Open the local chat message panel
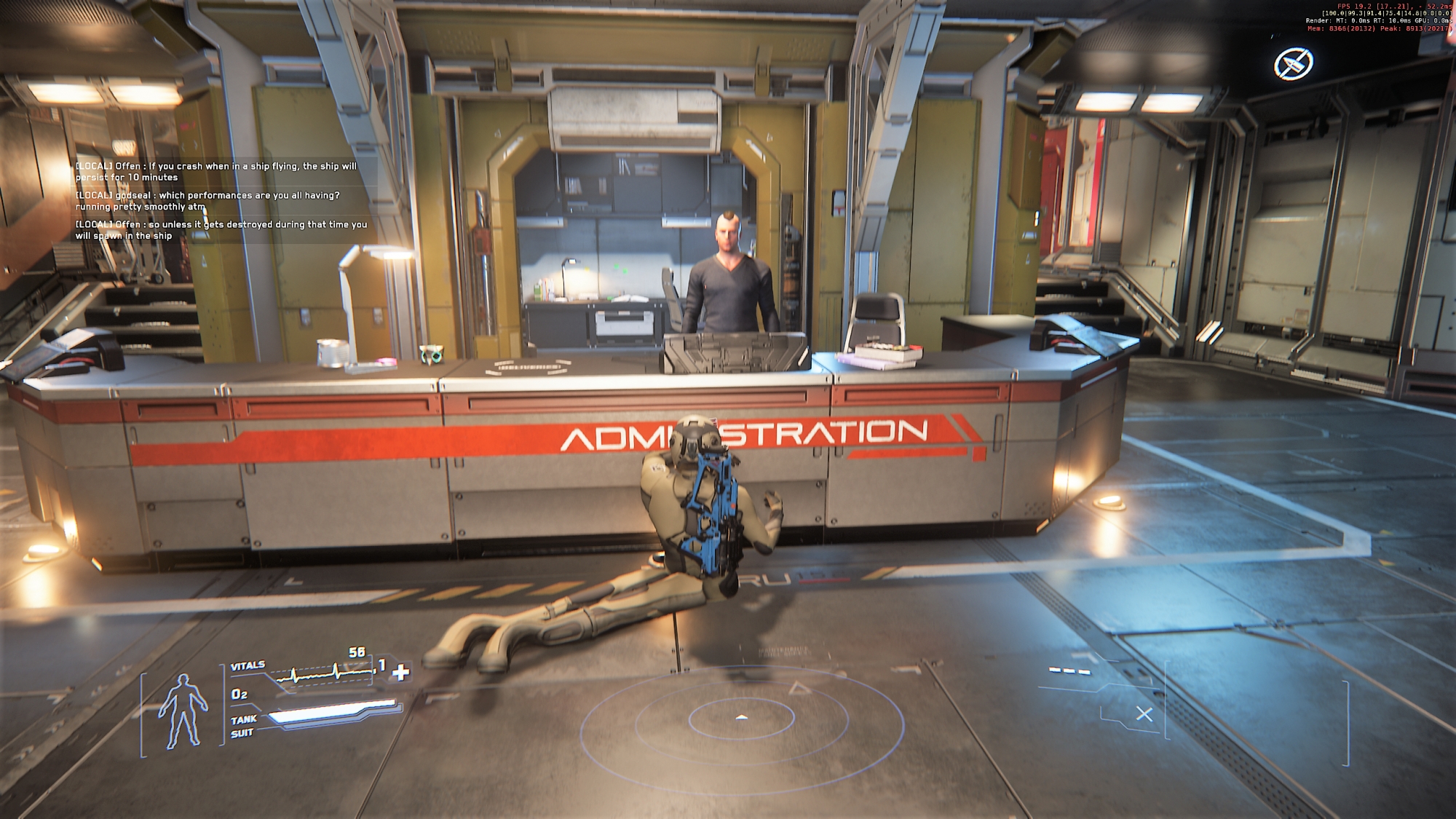This screenshot has height=819, width=1456. point(222,200)
